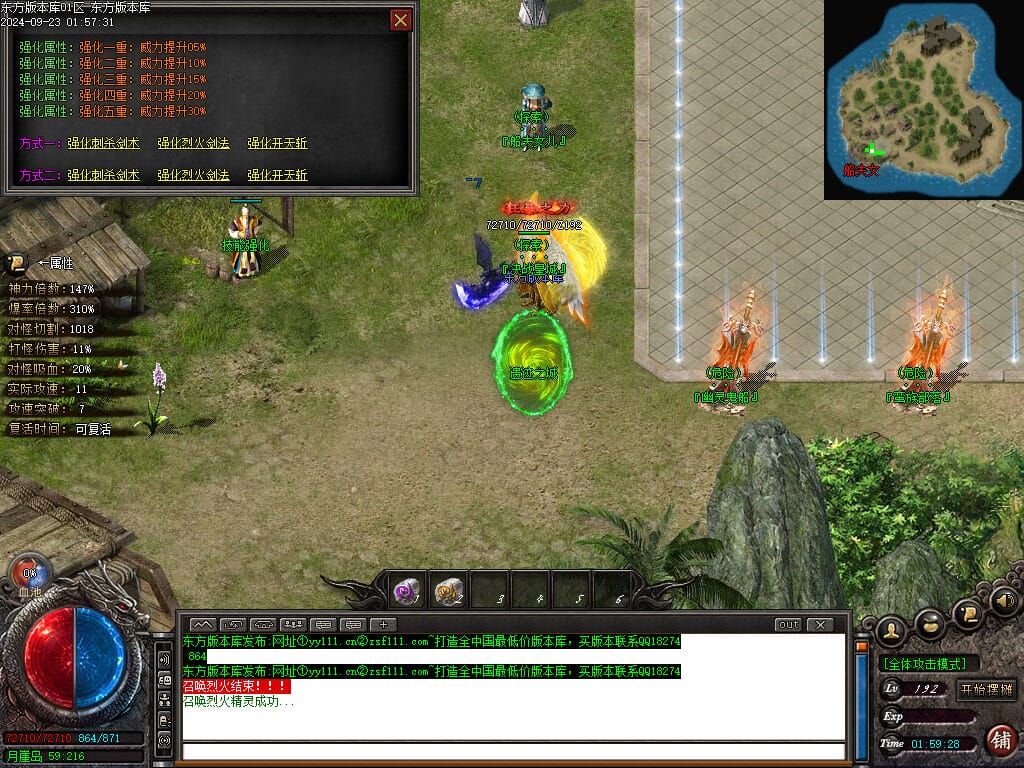Choose 强化刺杀剑术 under 方式一
This screenshot has width=1024, height=768.
[x=104, y=144]
